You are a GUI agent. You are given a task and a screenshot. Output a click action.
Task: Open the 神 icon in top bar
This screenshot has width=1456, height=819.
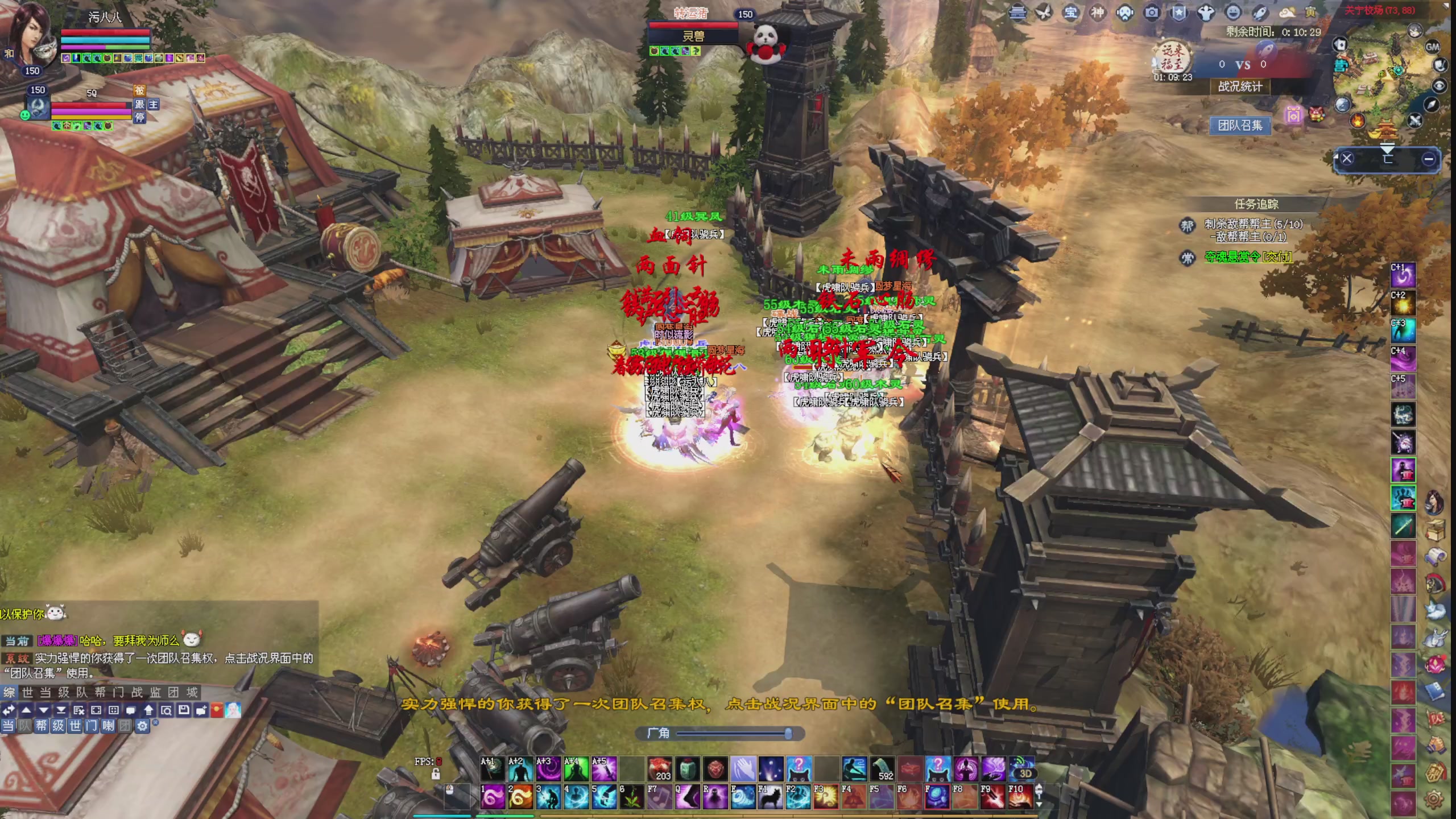(1098, 13)
